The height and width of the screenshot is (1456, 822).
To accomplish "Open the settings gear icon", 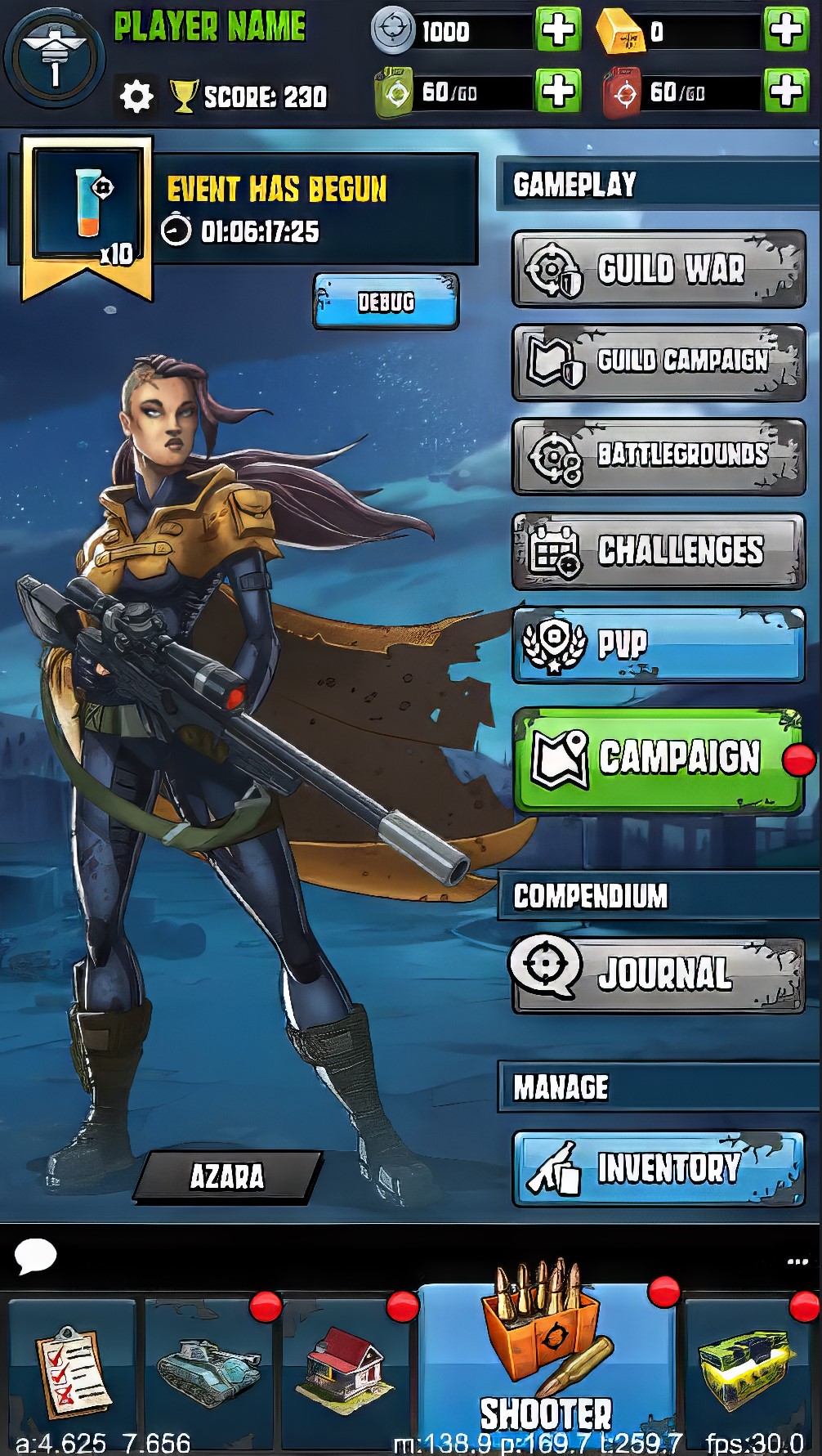I will pos(136,97).
